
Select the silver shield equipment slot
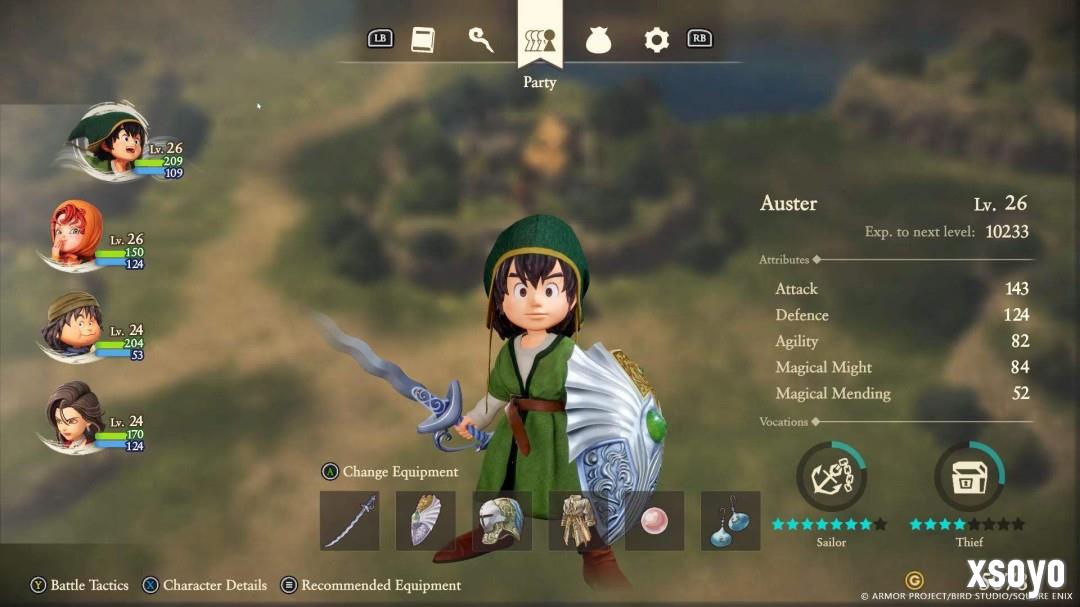(426, 520)
